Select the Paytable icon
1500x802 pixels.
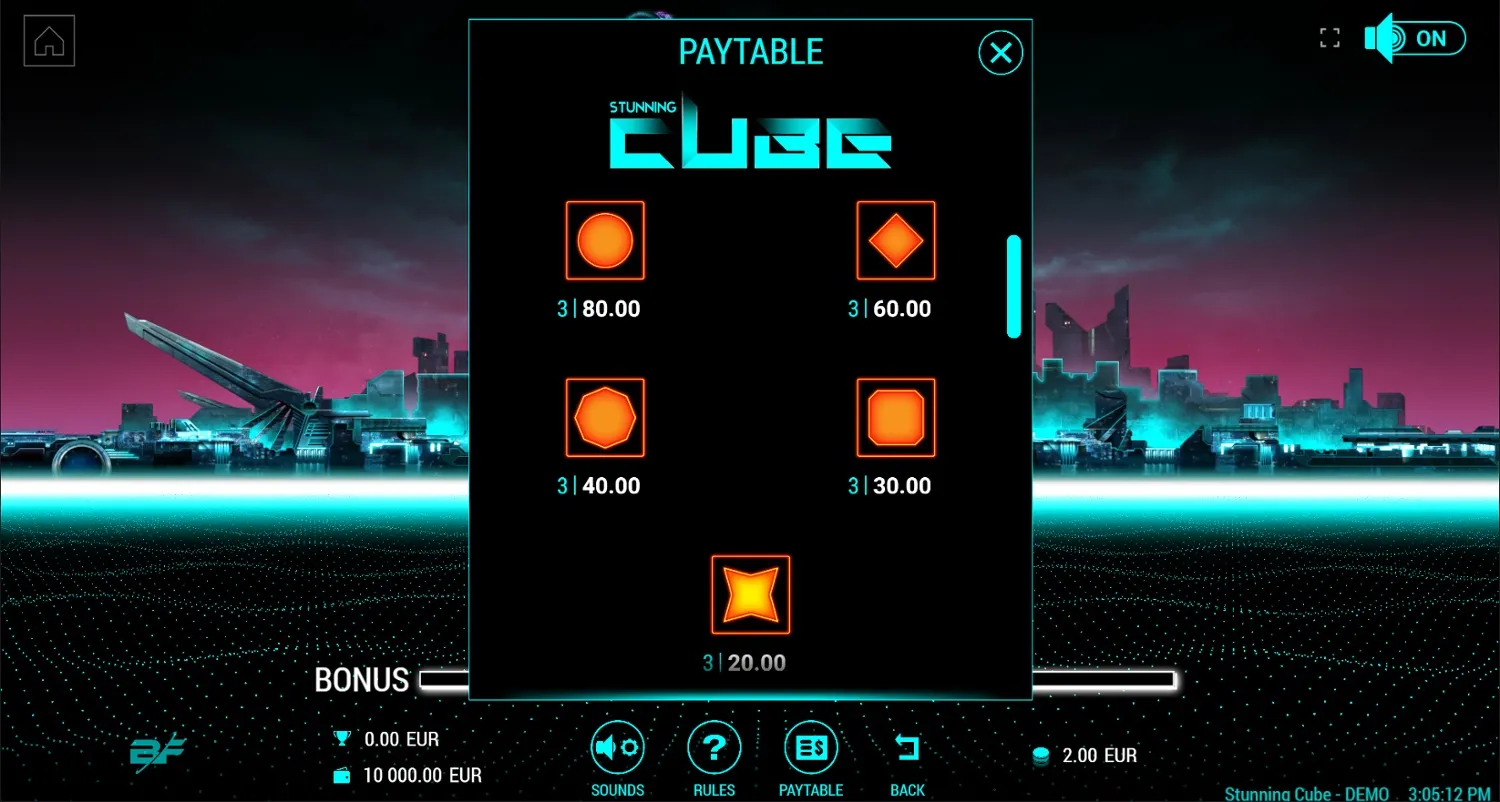[x=810, y=745]
